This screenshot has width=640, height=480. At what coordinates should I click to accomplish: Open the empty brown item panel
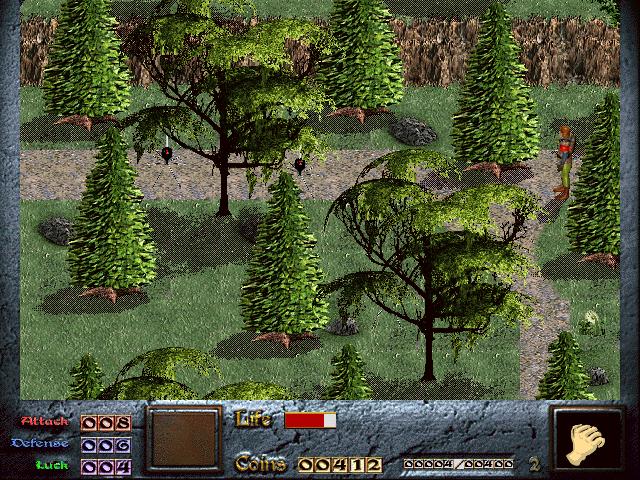183,439
